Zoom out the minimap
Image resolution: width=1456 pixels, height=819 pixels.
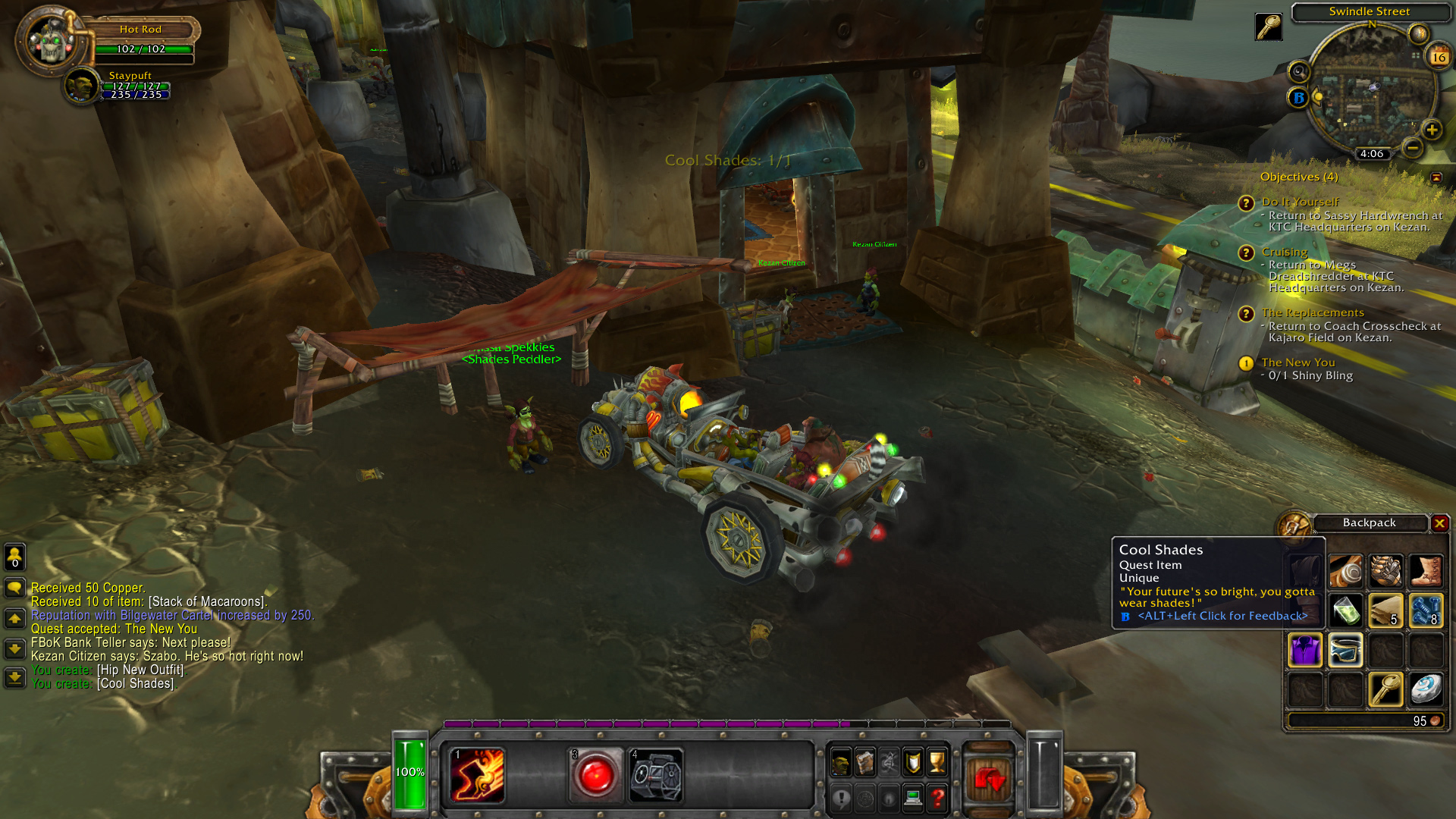click(1412, 148)
